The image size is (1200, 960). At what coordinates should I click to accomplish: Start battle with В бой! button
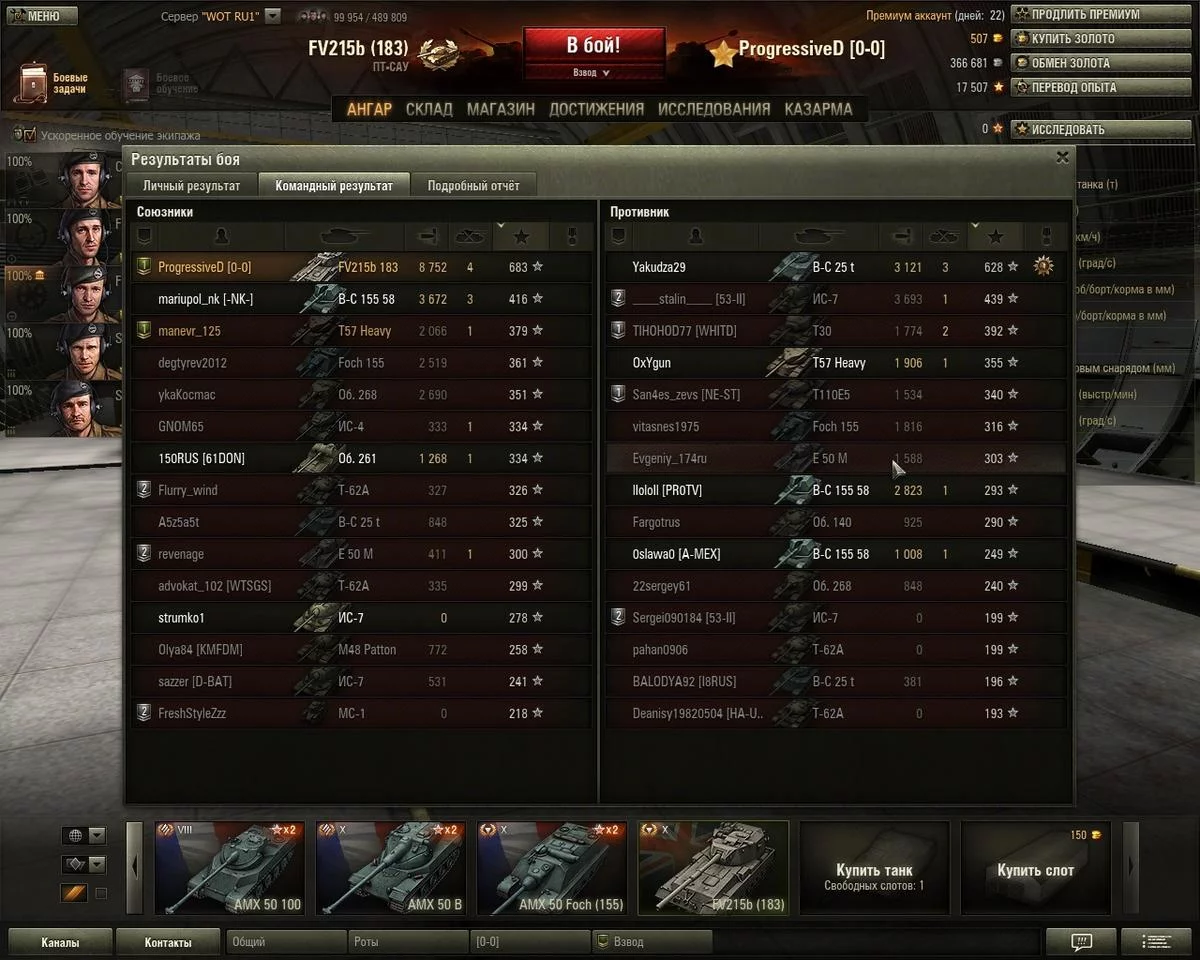pyautogui.click(x=593, y=46)
